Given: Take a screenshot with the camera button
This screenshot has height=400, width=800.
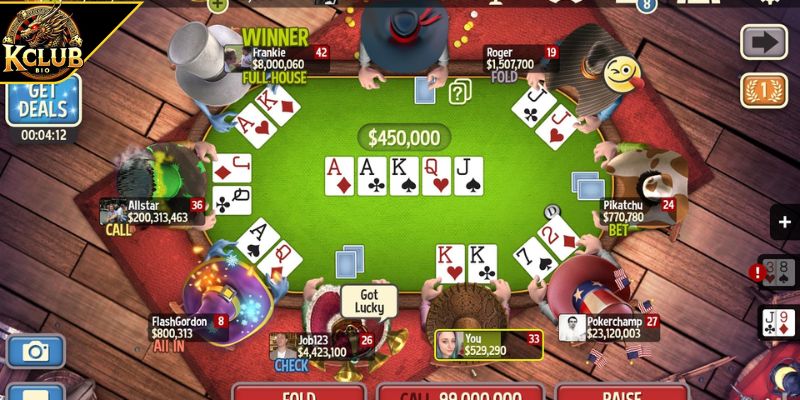Looking at the screenshot, I should pyautogui.click(x=36, y=351).
